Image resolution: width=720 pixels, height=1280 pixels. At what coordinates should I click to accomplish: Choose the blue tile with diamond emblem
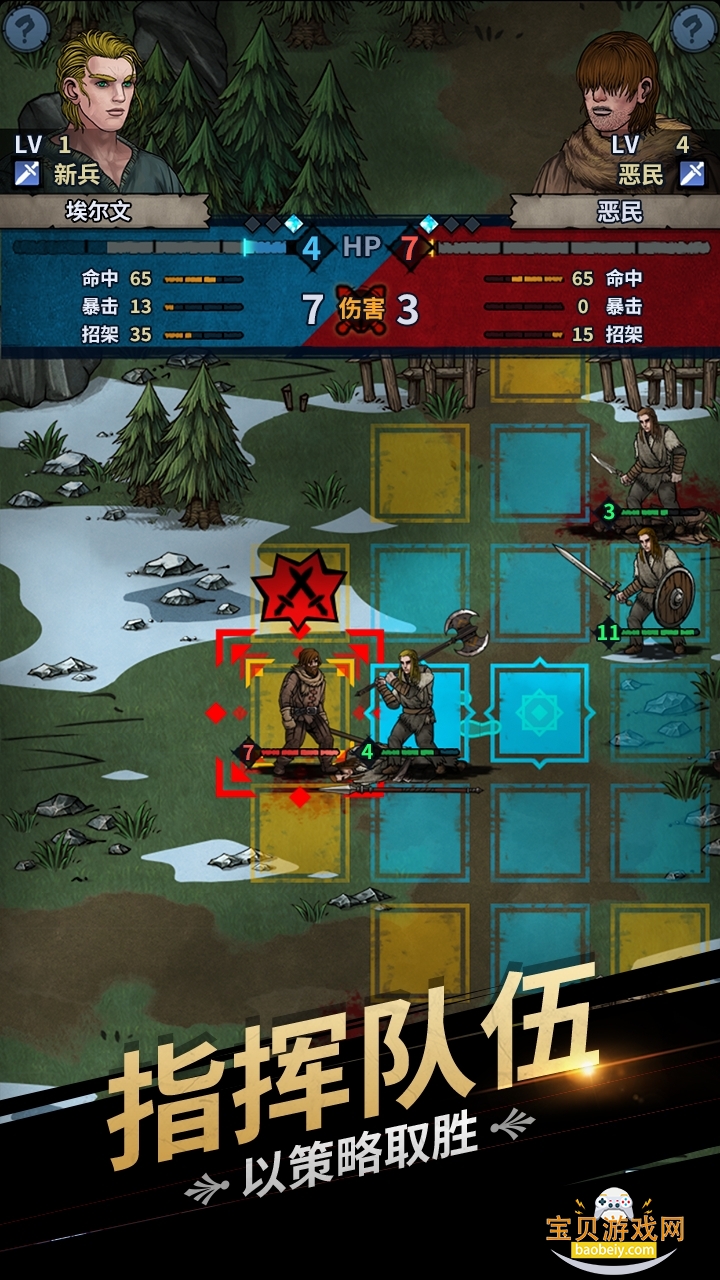539,713
